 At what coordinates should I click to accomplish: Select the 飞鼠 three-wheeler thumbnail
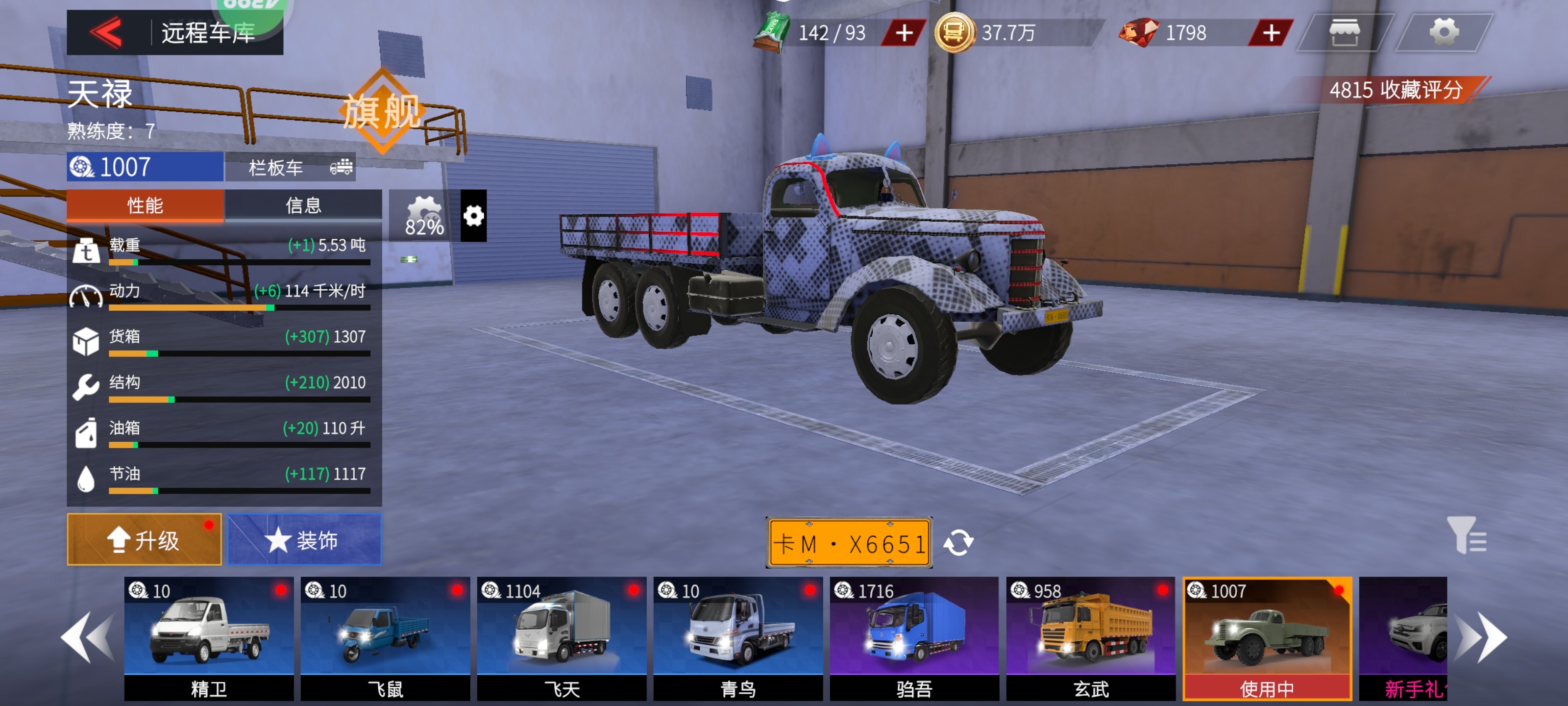point(385,637)
